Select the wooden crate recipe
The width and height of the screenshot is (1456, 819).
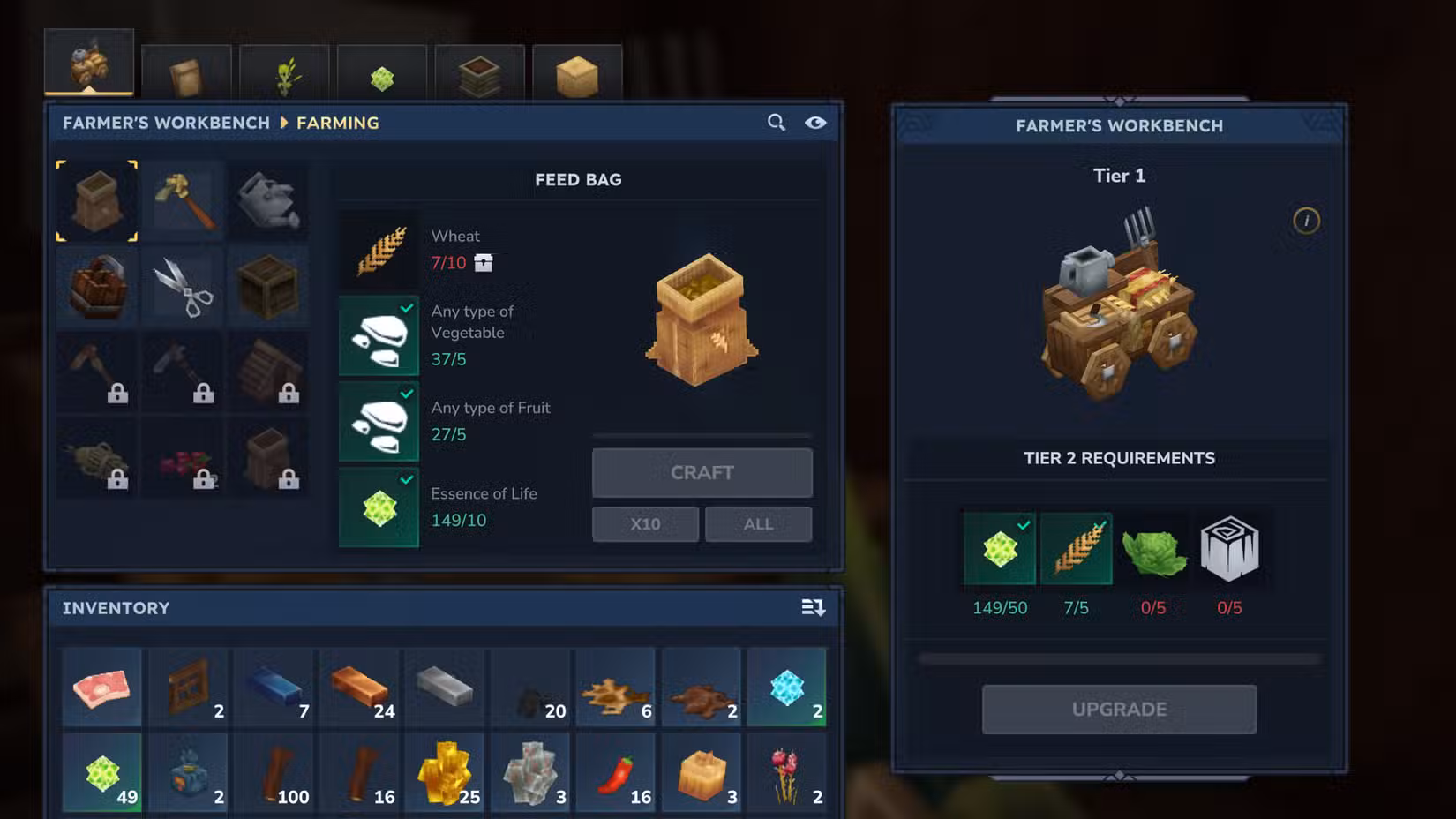pos(268,286)
